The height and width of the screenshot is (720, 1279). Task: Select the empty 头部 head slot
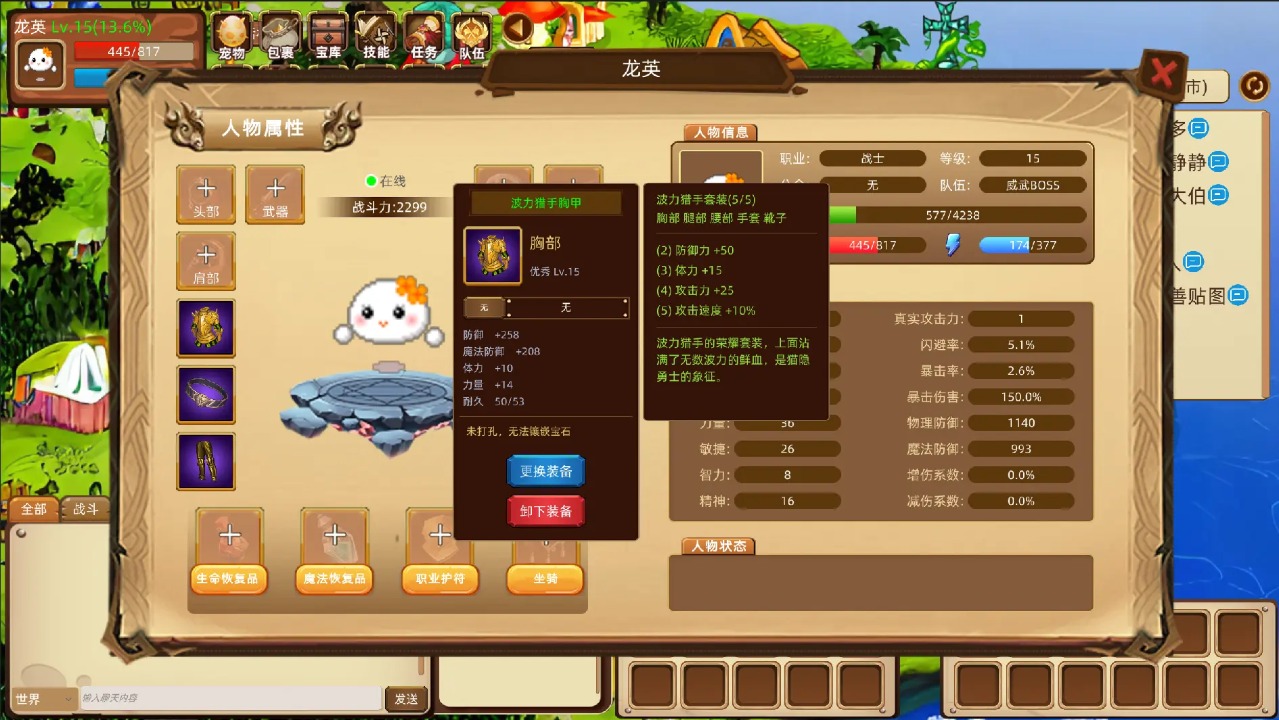(206, 194)
